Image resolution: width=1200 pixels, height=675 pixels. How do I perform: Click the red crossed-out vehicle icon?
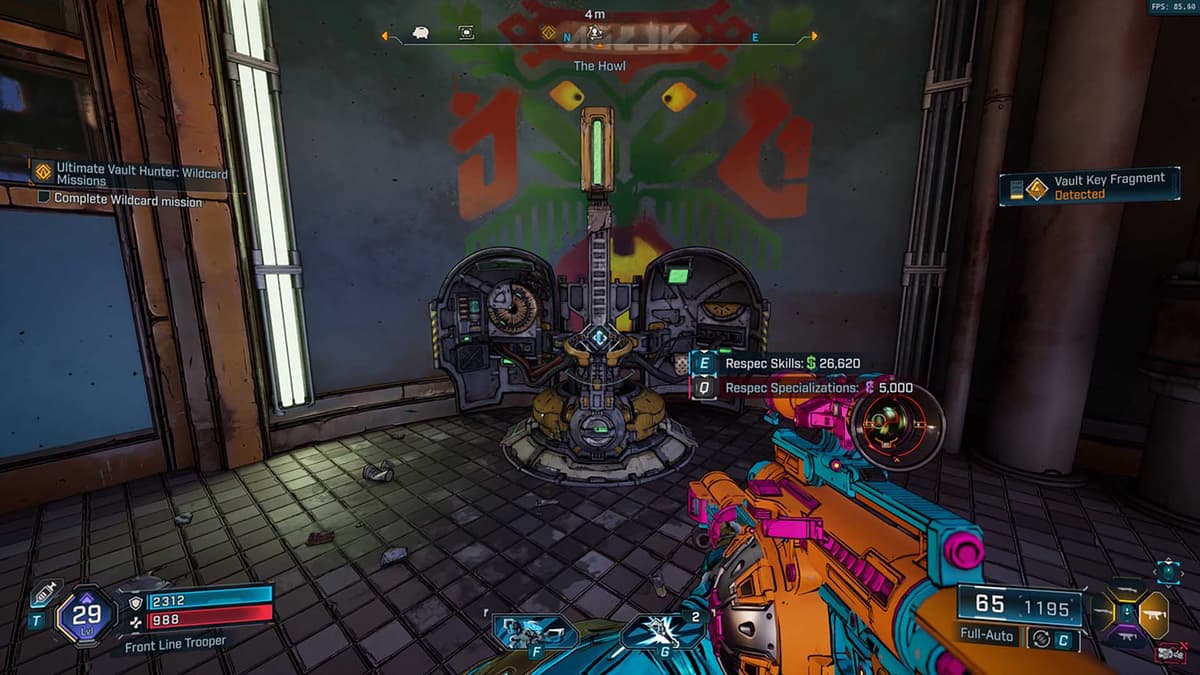point(1169,654)
